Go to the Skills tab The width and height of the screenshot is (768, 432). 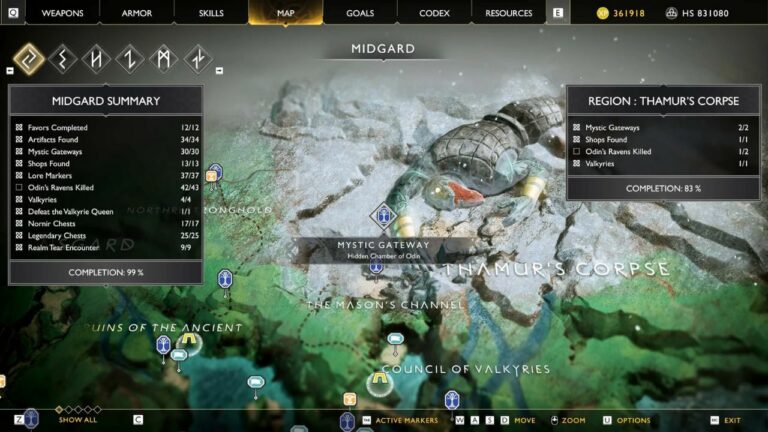click(x=211, y=13)
